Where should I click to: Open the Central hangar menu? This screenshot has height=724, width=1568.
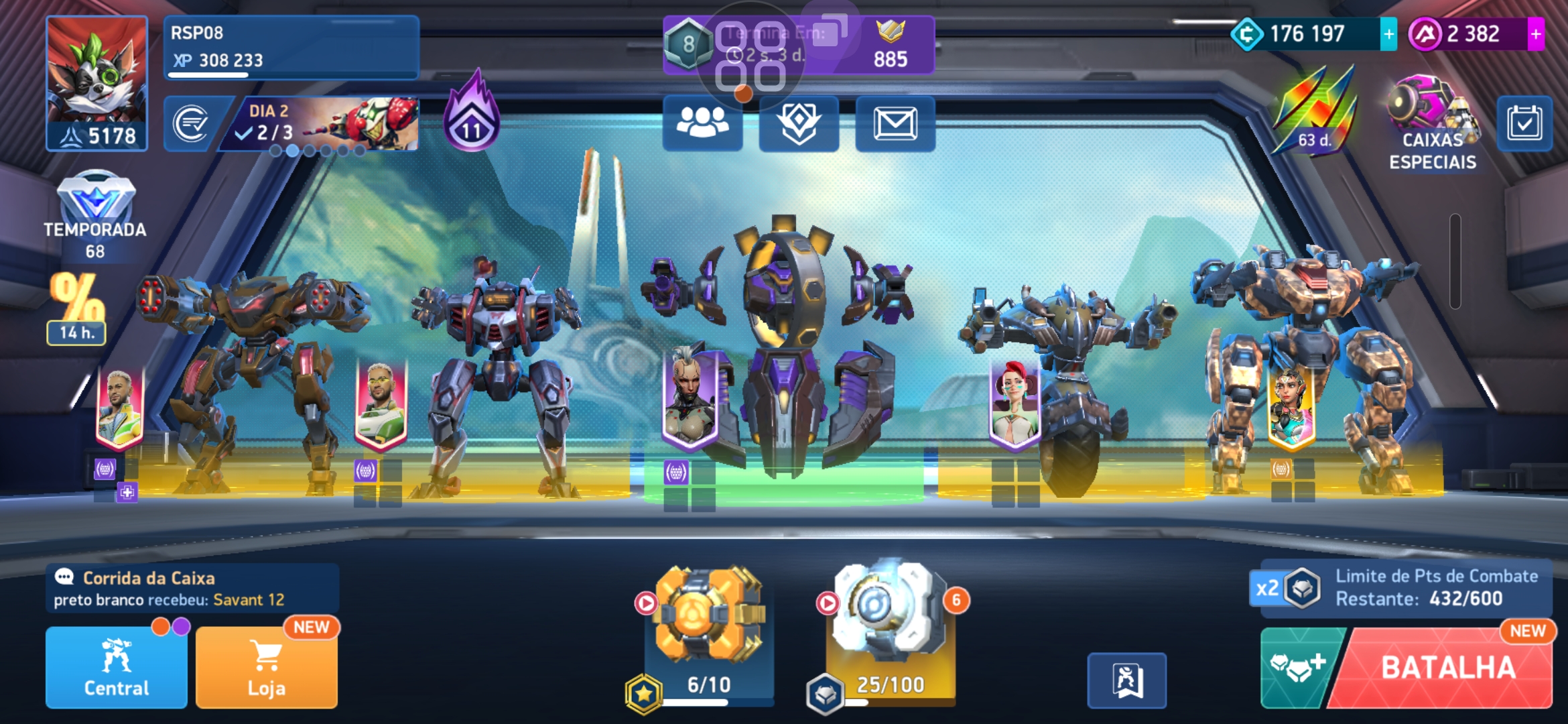[116, 668]
